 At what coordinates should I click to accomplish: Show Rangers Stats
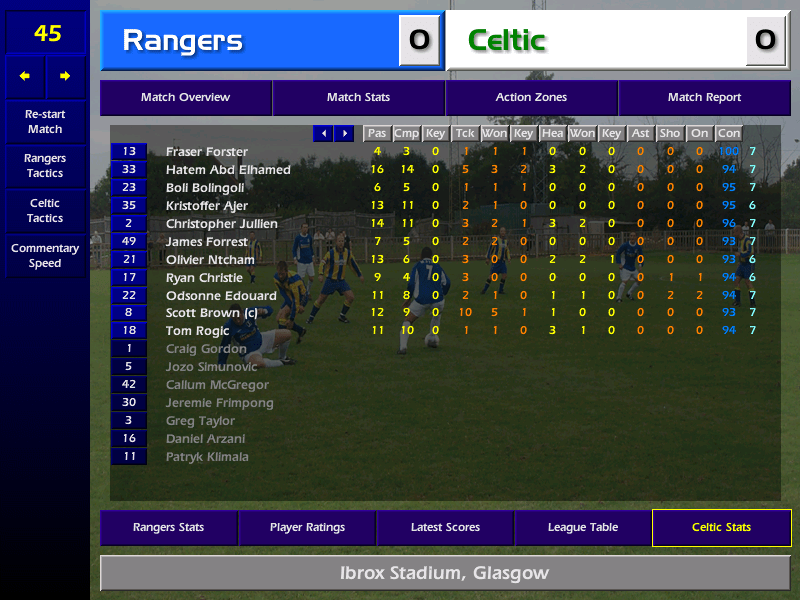click(x=168, y=528)
